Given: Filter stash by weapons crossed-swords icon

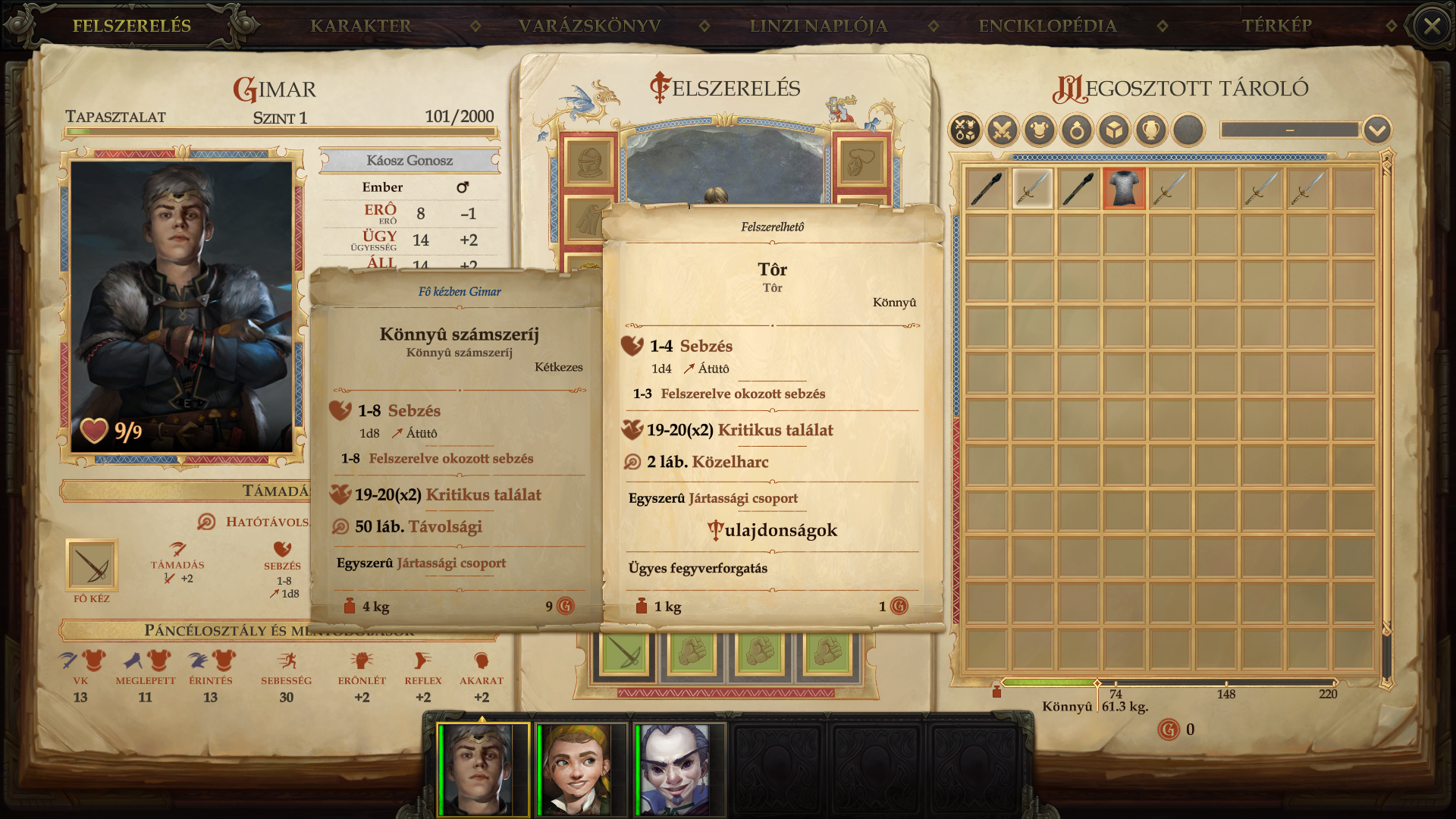Looking at the screenshot, I should (1002, 130).
